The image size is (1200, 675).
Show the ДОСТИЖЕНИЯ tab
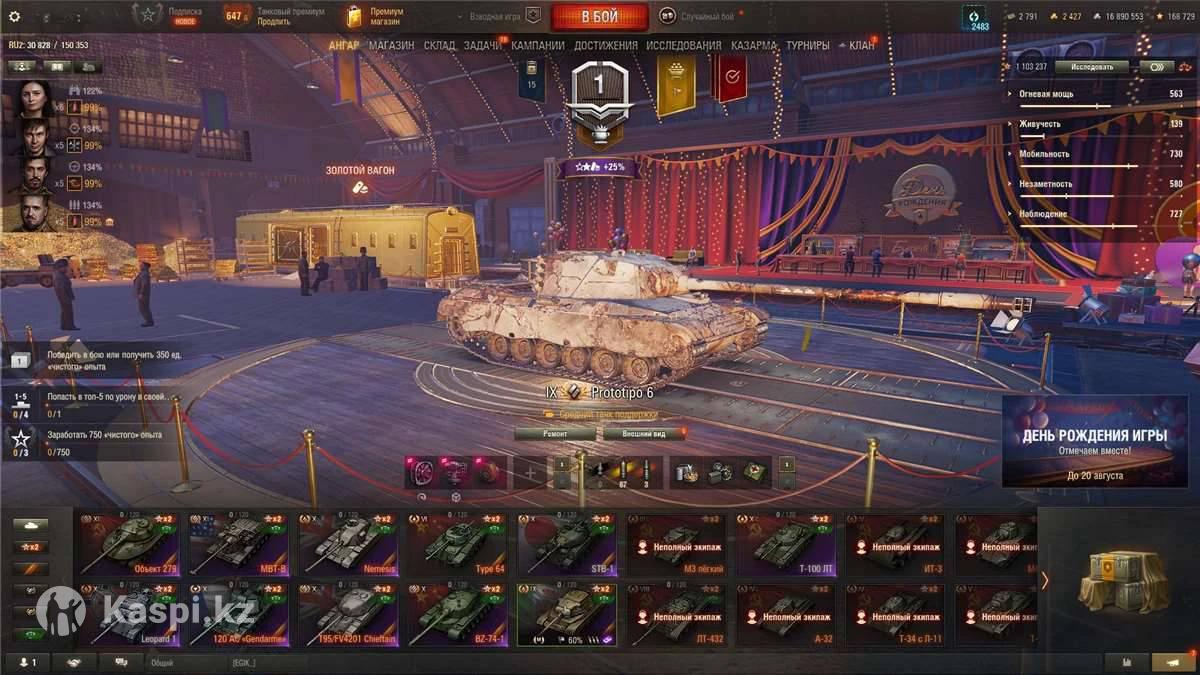pyautogui.click(x=606, y=45)
